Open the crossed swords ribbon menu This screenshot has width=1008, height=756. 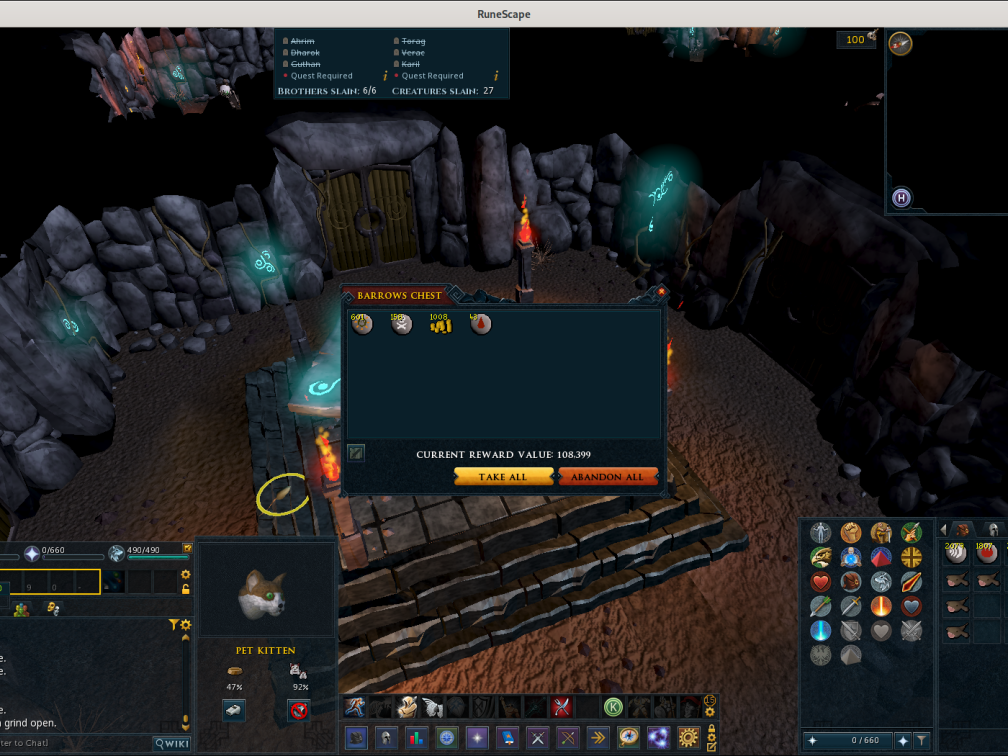click(x=539, y=738)
